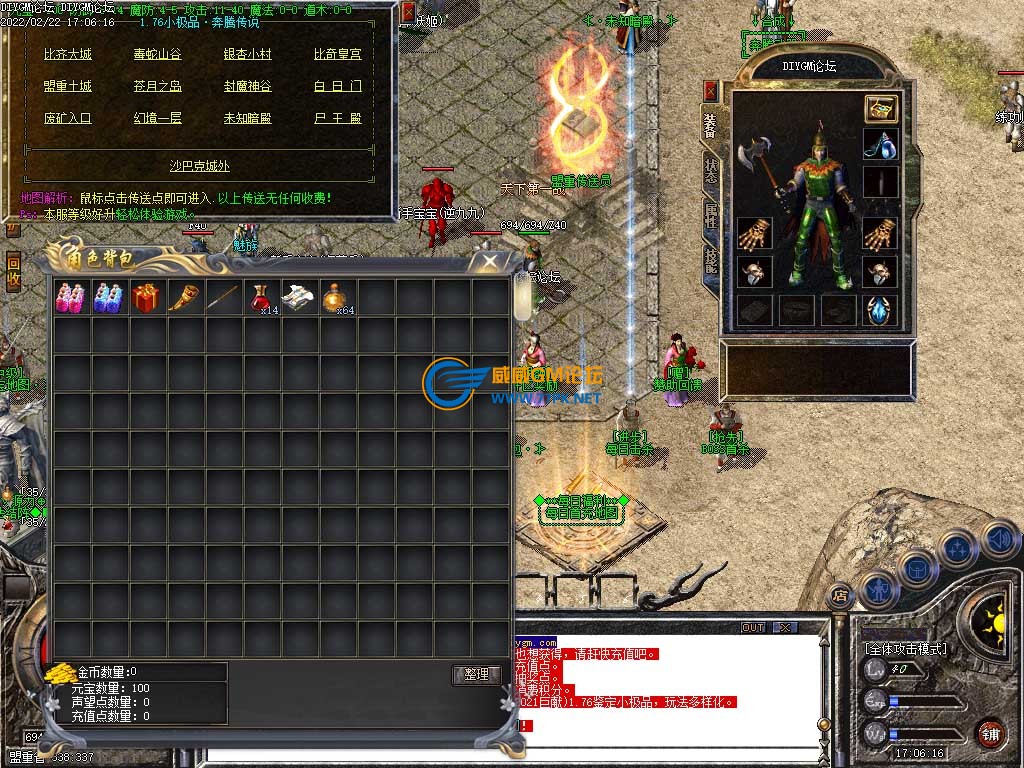
Task: Close the teleport destination dialog
Action: click(x=408, y=12)
